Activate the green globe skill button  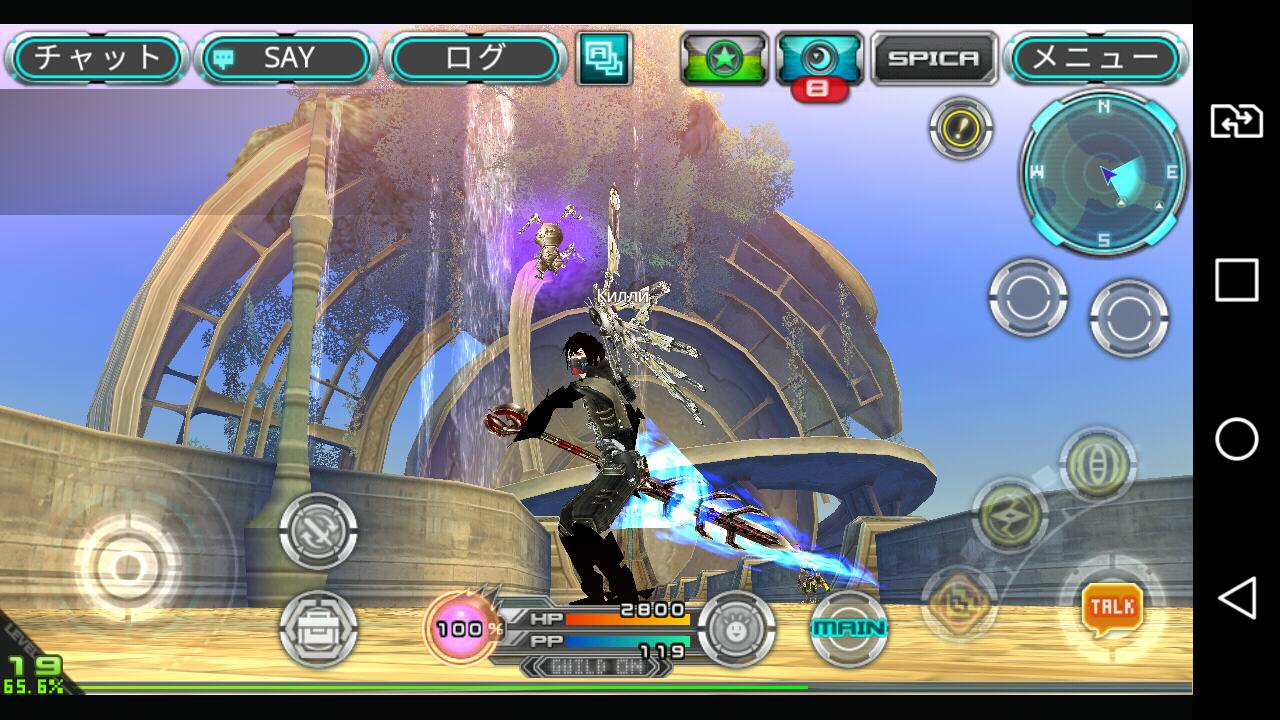[1097, 464]
